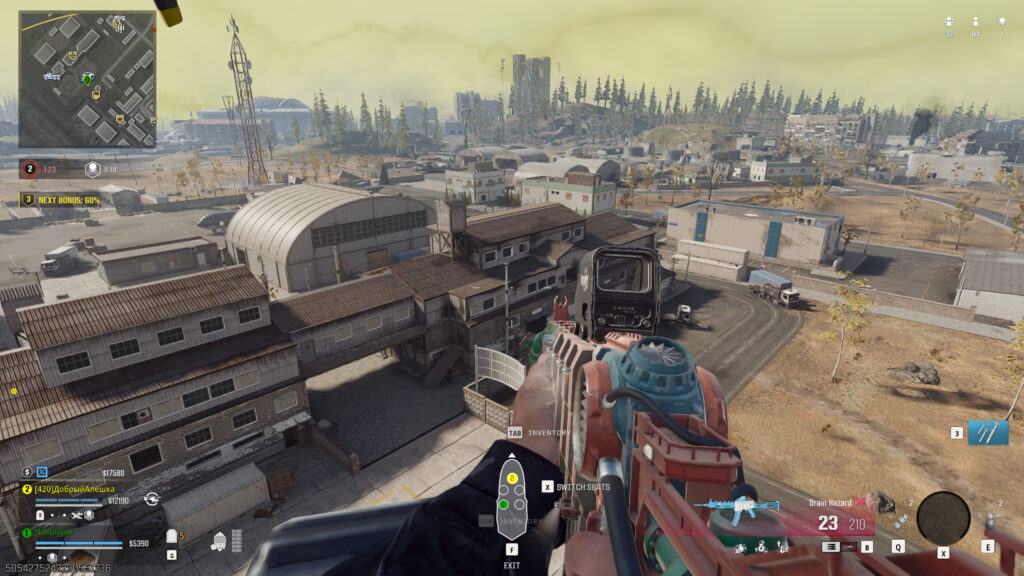Click the gas mask status icon

coord(220,541)
